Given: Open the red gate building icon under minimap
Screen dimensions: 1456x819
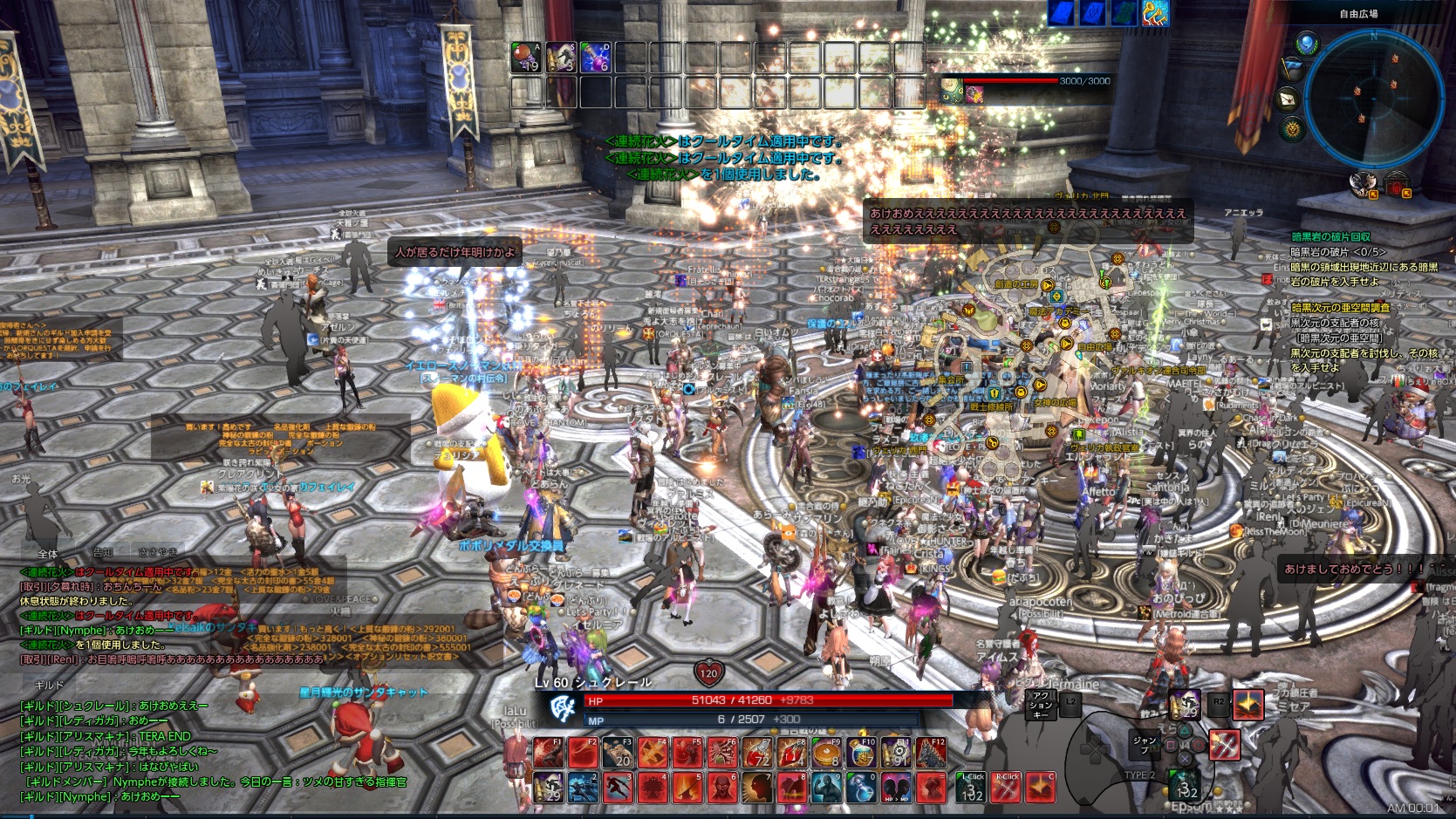Looking at the screenshot, I should coord(1397,186).
